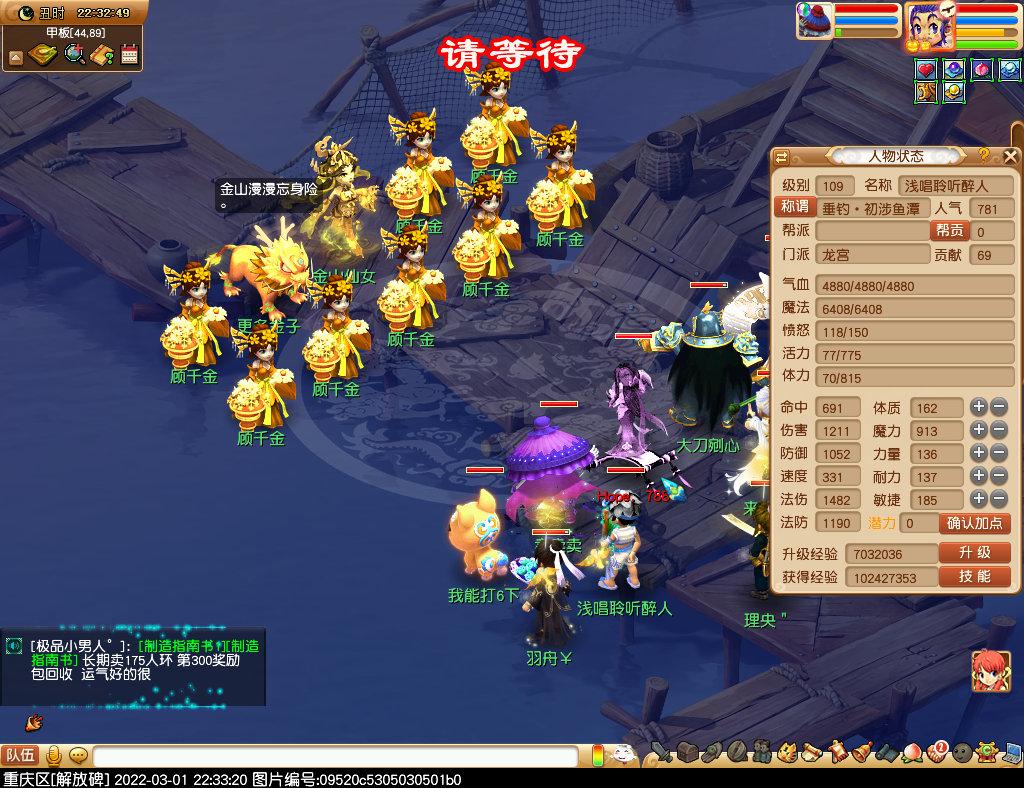Image resolution: width=1024 pixels, height=788 pixels.
Task: Select the red heart buff icon
Action: 926,70
